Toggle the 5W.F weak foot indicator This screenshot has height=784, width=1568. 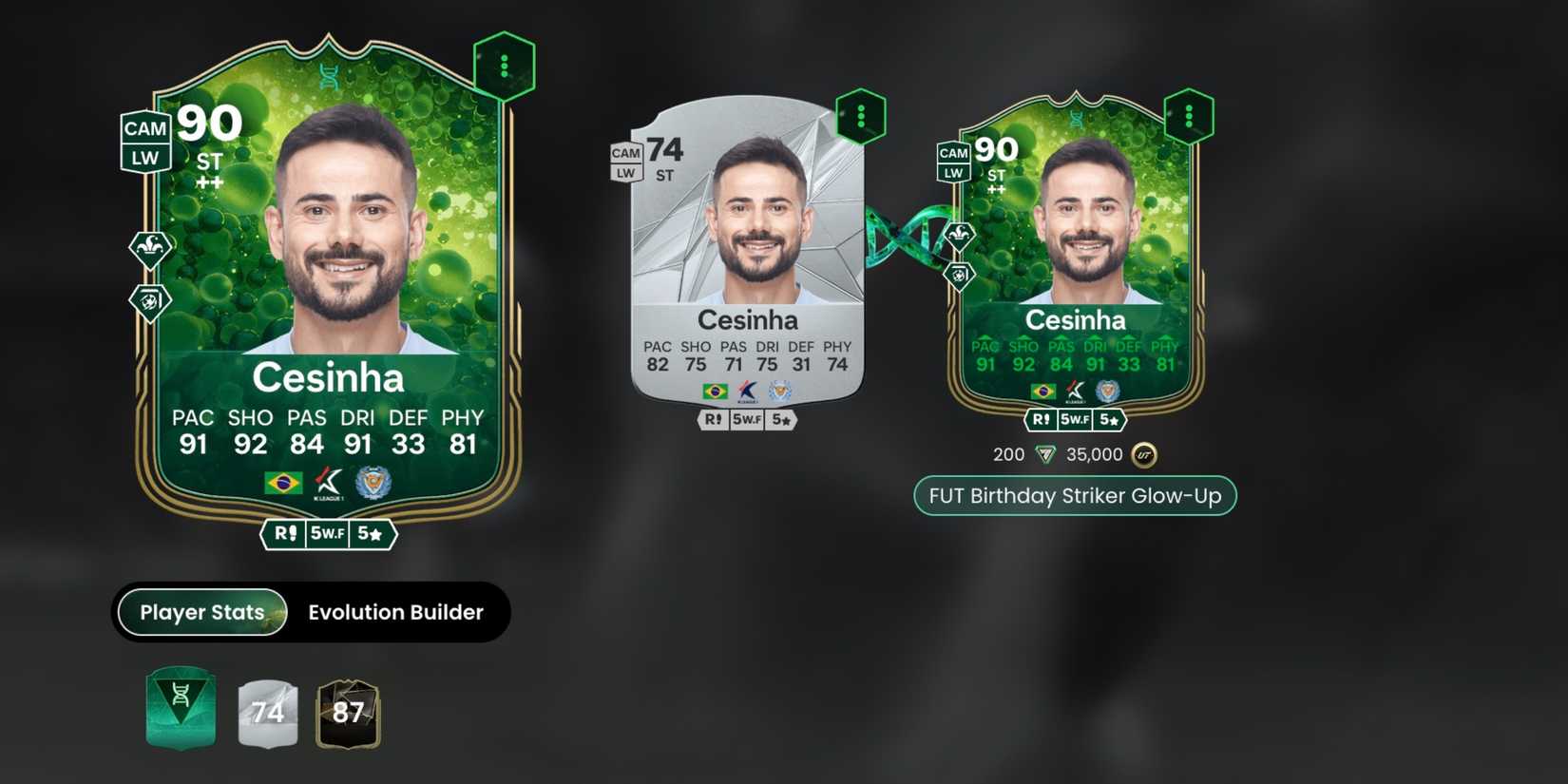(x=329, y=534)
